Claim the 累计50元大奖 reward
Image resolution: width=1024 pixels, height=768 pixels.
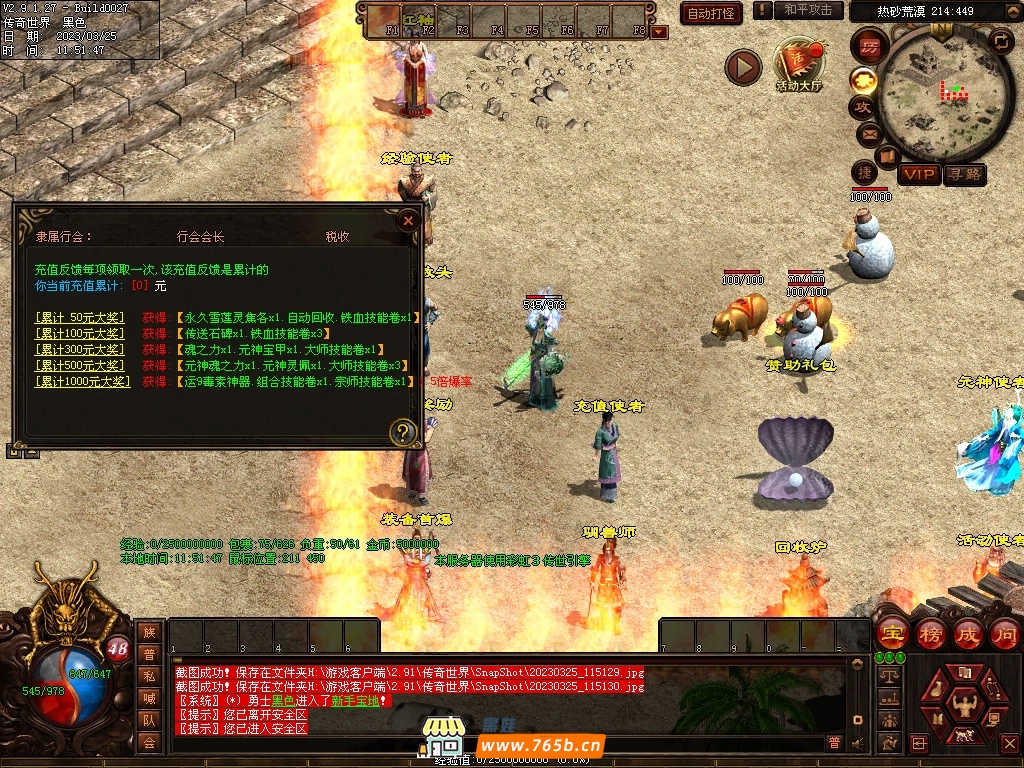click(x=80, y=318)
